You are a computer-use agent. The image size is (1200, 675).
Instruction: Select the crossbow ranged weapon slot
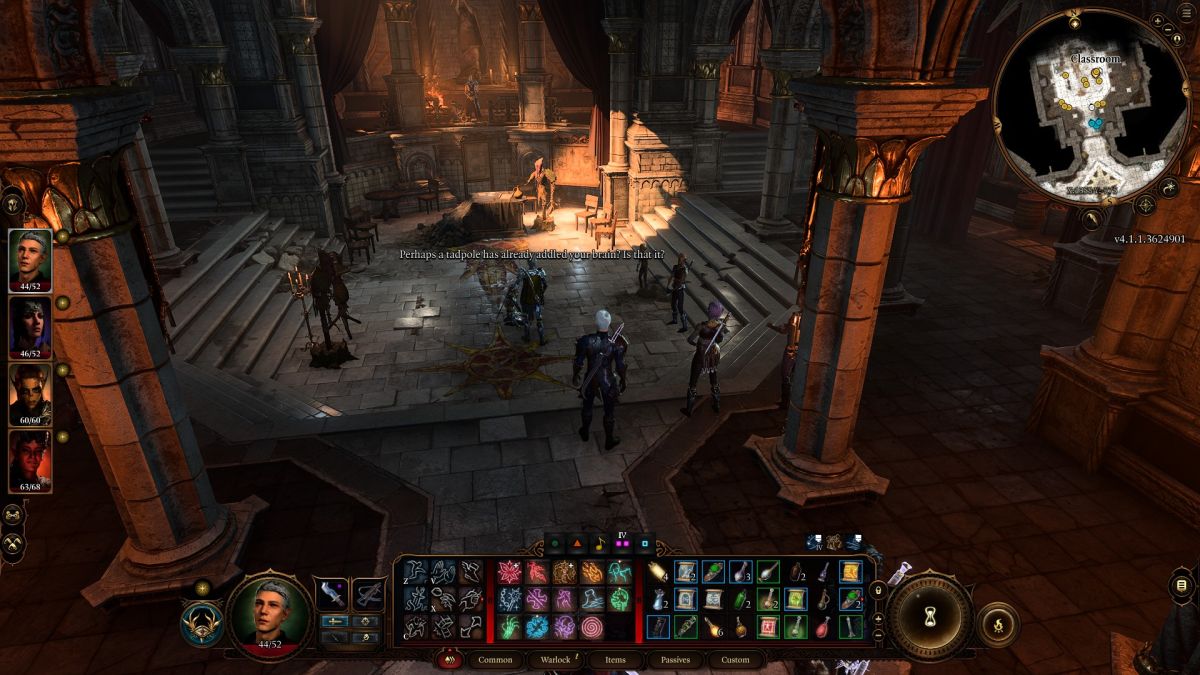(369, 593)
